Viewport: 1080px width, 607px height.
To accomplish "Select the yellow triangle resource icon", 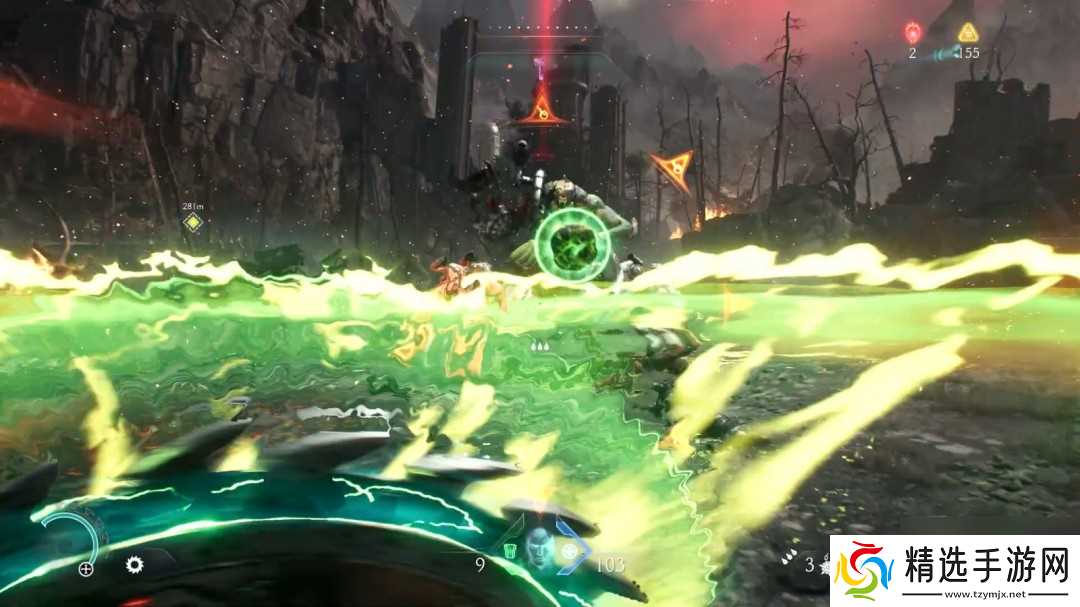I will point(967,32).
